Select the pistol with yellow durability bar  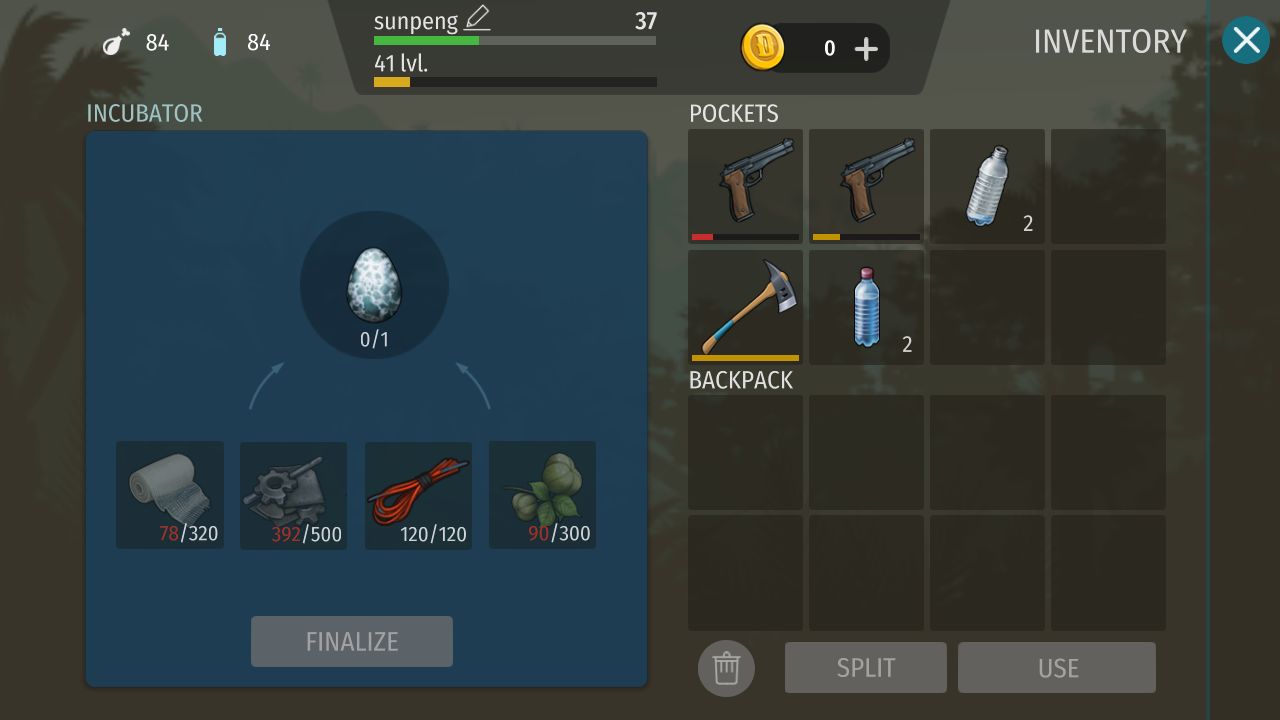[866, 185]
